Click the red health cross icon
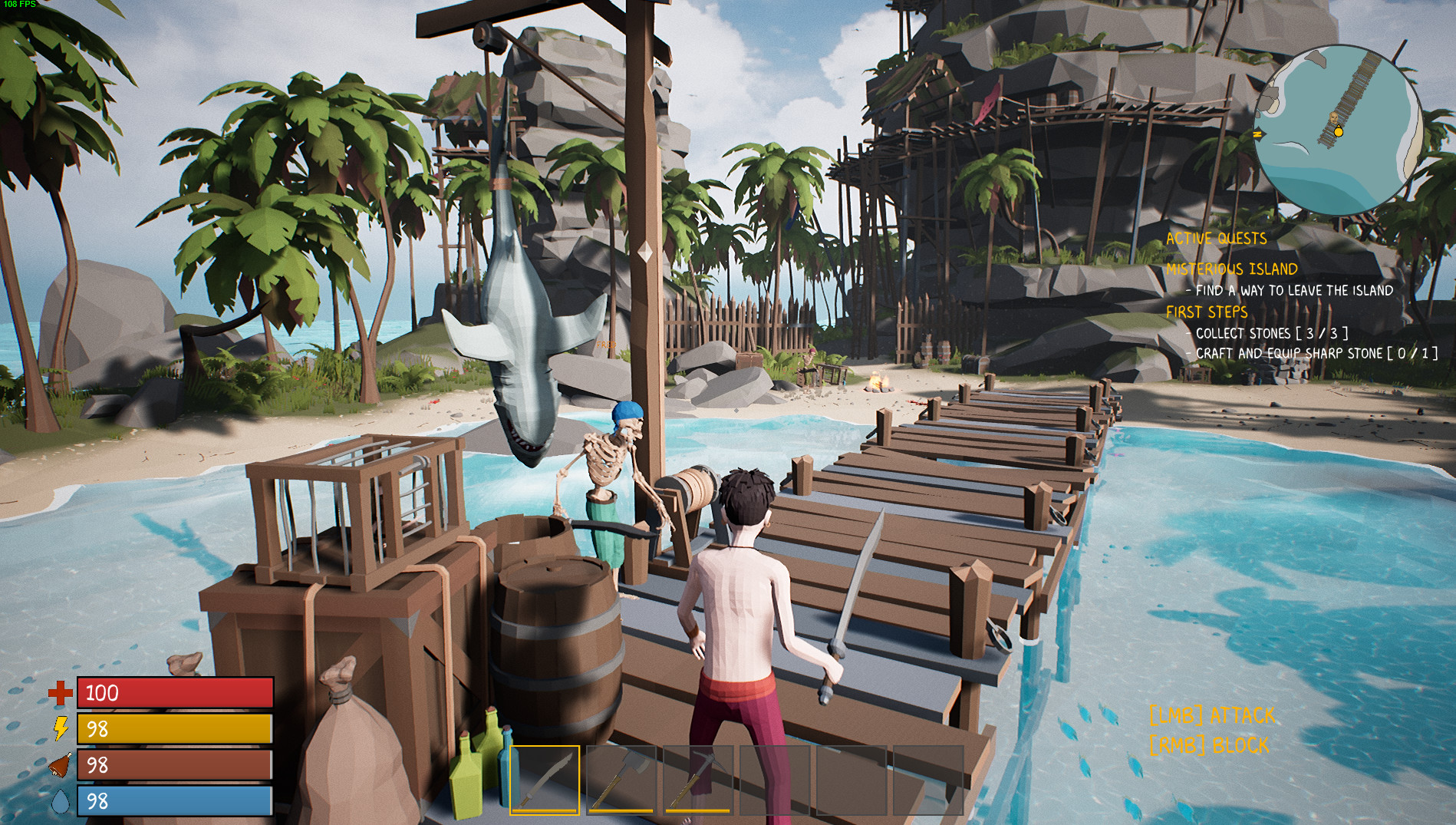Screen dimensions: 1456x825 click(60, 694)
